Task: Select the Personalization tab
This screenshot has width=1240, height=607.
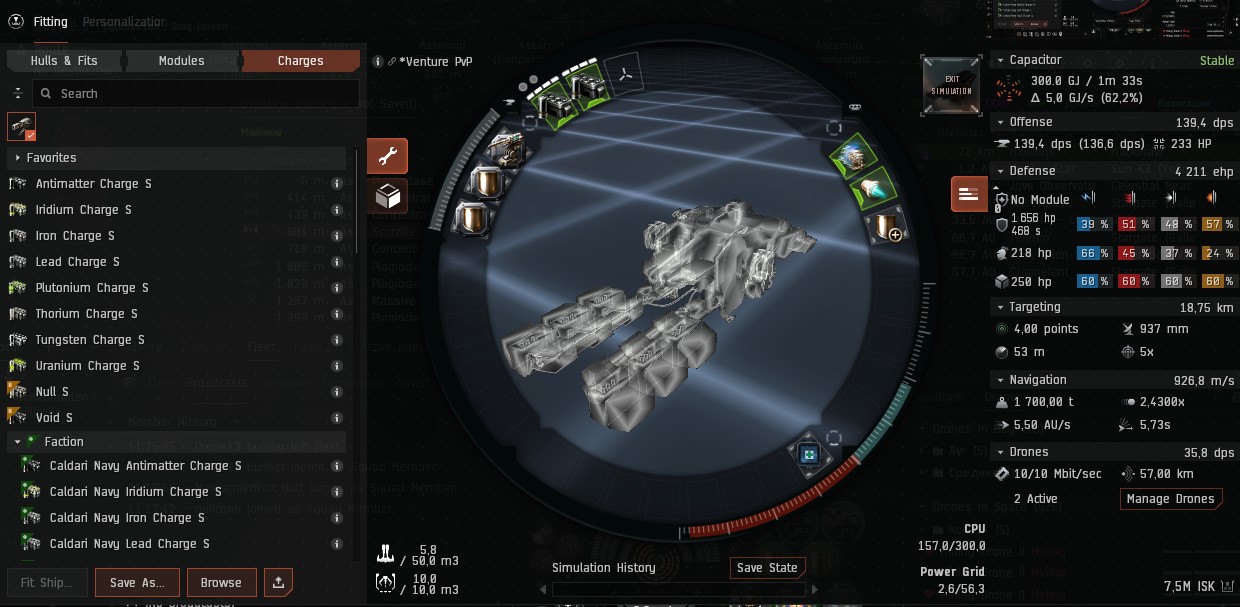Action: pos(124,22)
